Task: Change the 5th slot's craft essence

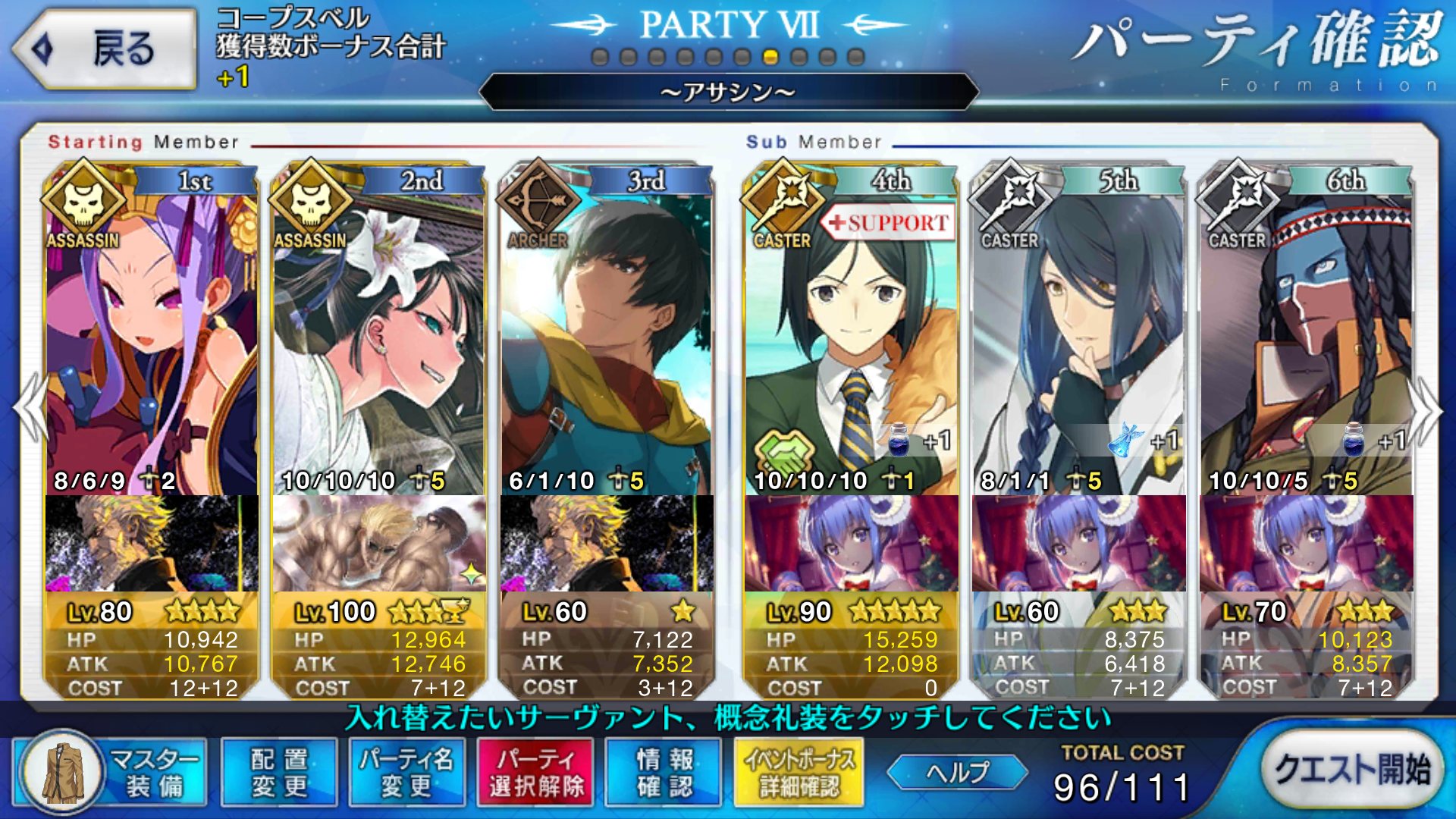Action: click(1078, 543)
